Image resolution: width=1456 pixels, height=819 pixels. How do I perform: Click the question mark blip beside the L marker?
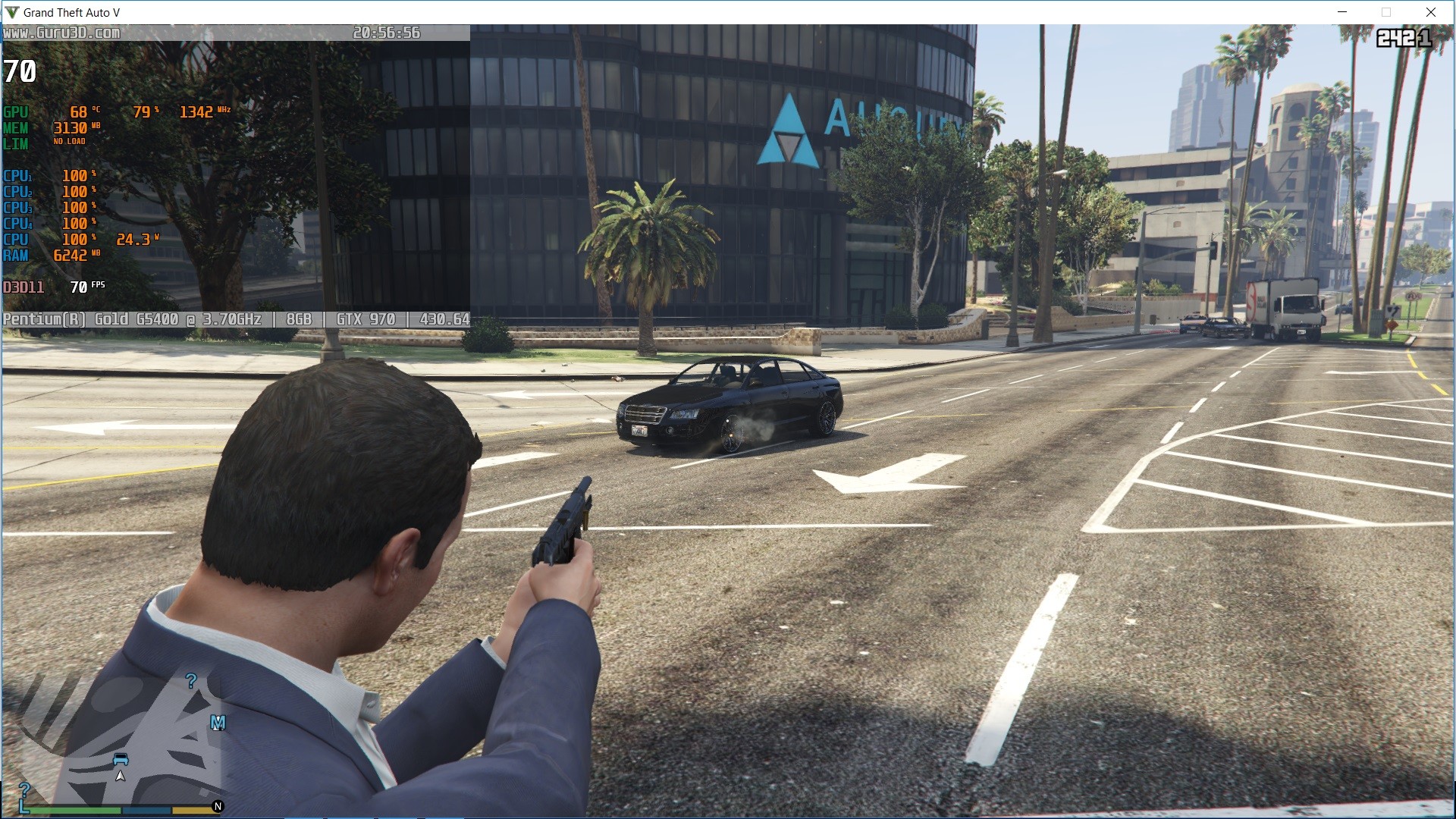(x=24, y=789)
